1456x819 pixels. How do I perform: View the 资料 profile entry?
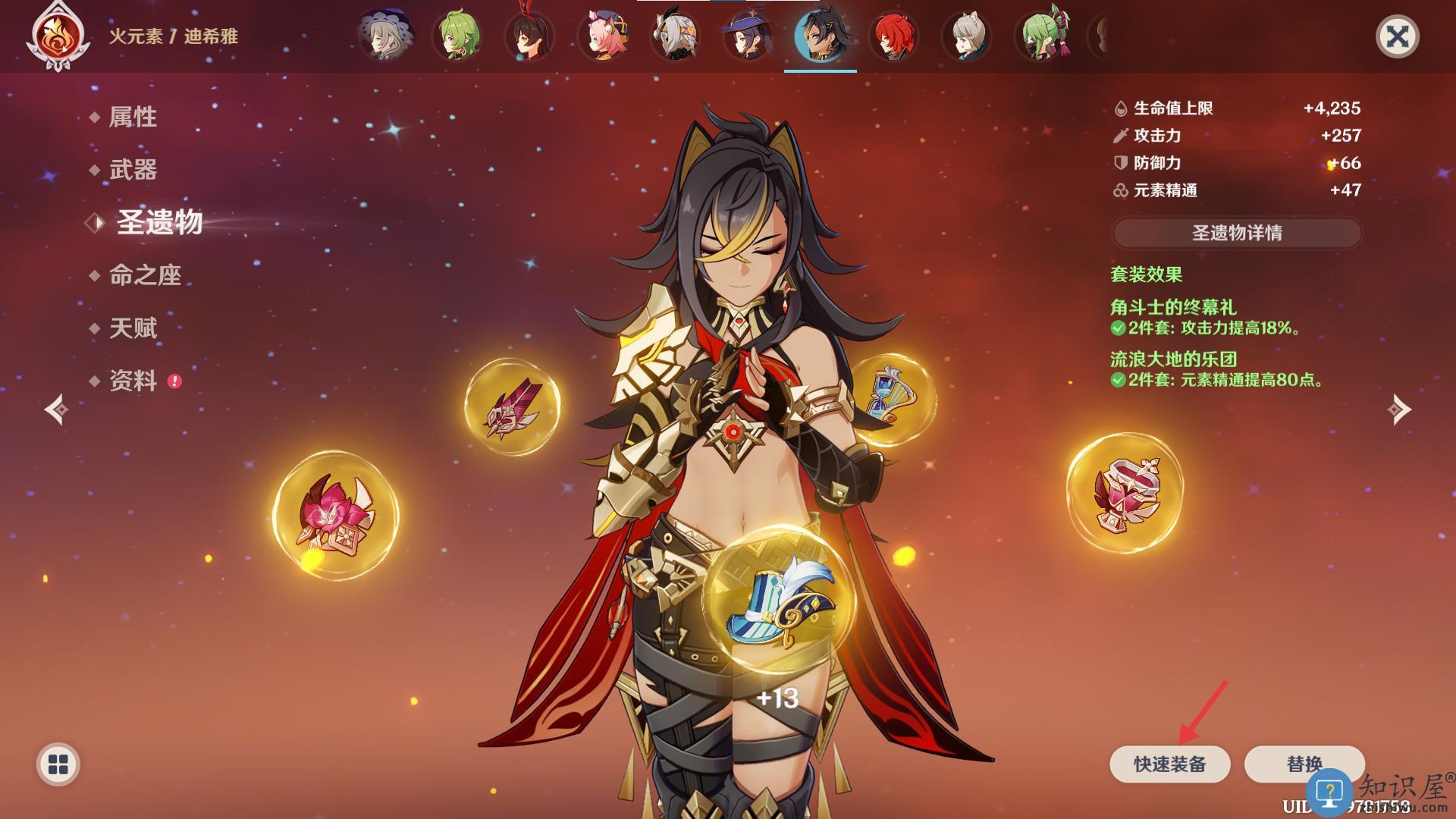133,381
